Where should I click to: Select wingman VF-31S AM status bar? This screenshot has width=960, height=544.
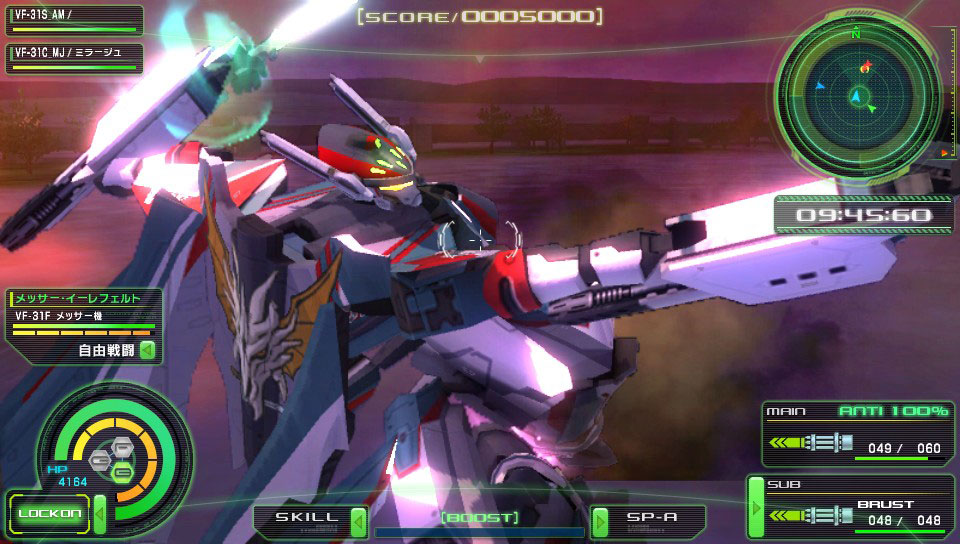(73, 20)
